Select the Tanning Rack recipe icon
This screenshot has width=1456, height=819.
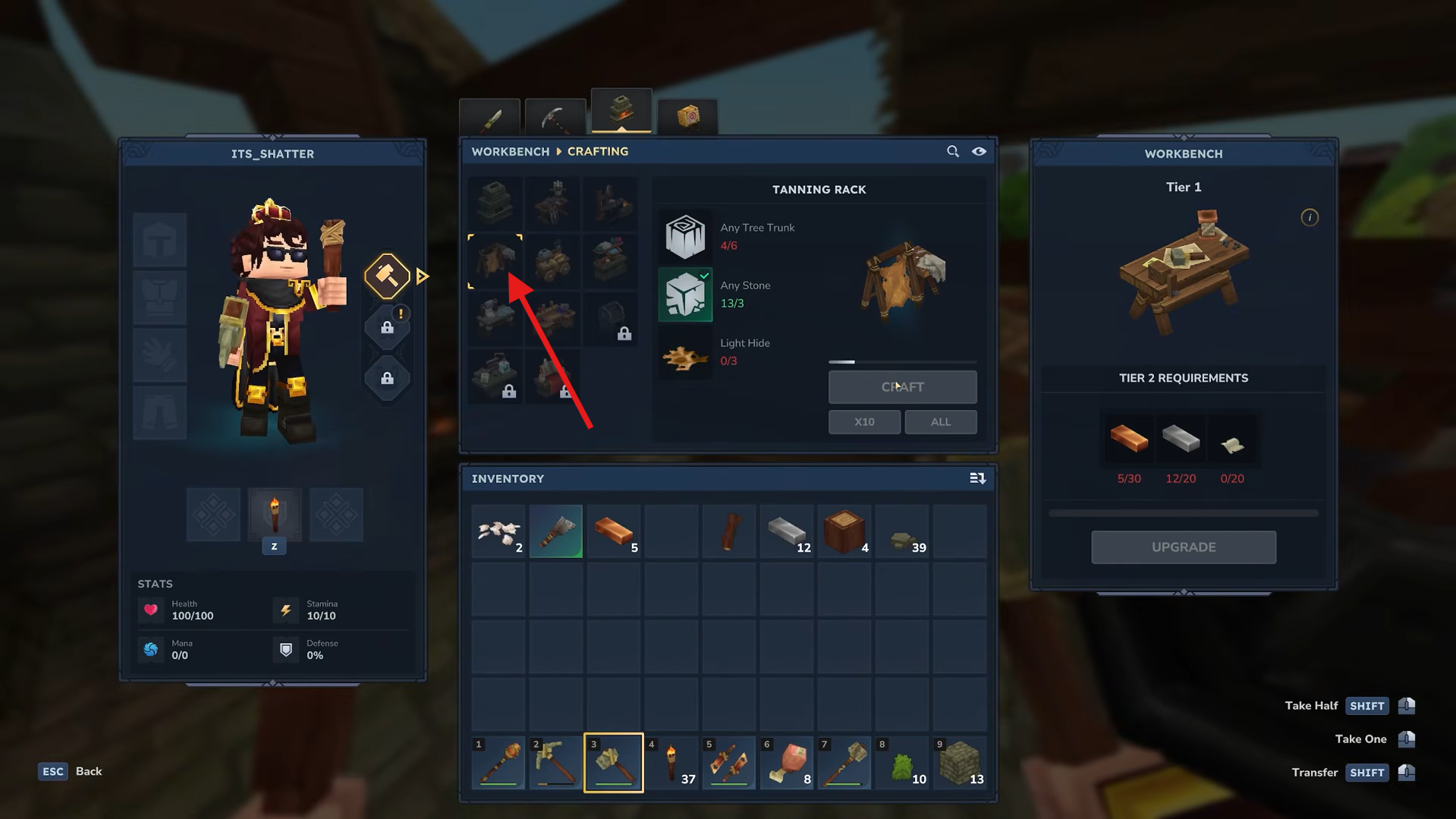495,260
